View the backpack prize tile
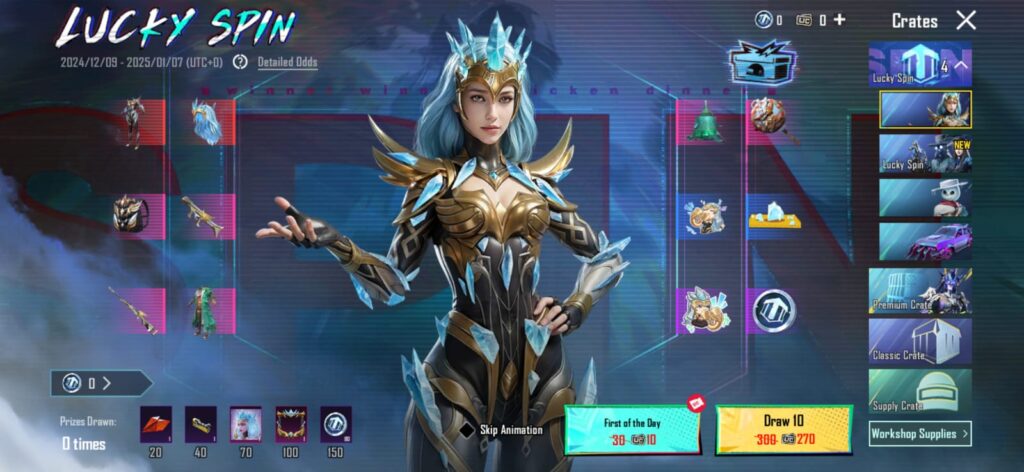The height and width of the screenshot is (472, 1024). tap(131, 215)
